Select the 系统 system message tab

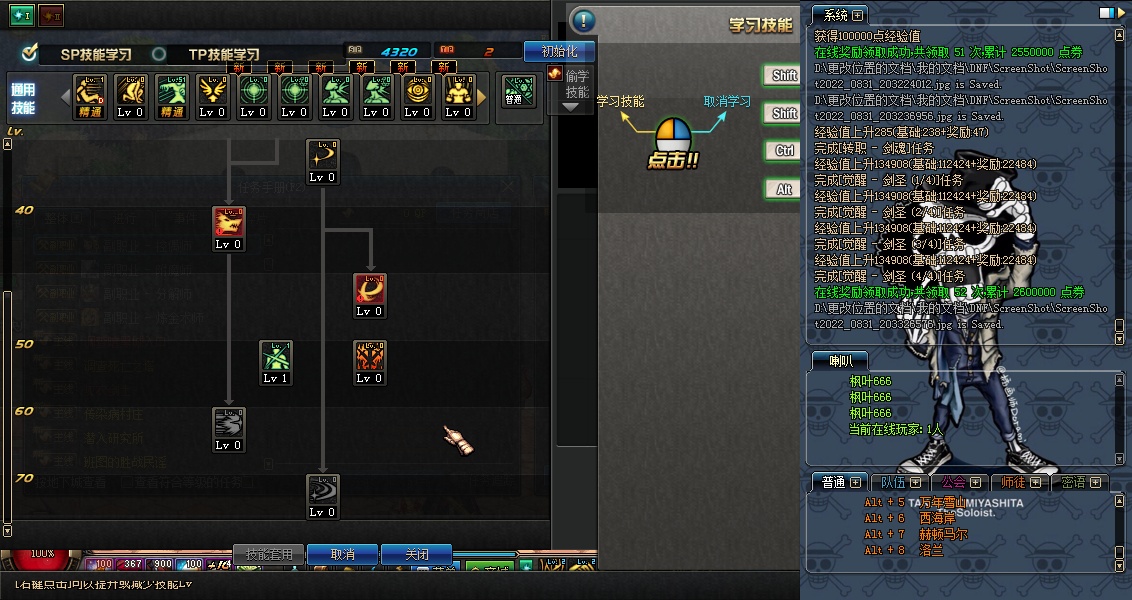[x=838, y=15]
